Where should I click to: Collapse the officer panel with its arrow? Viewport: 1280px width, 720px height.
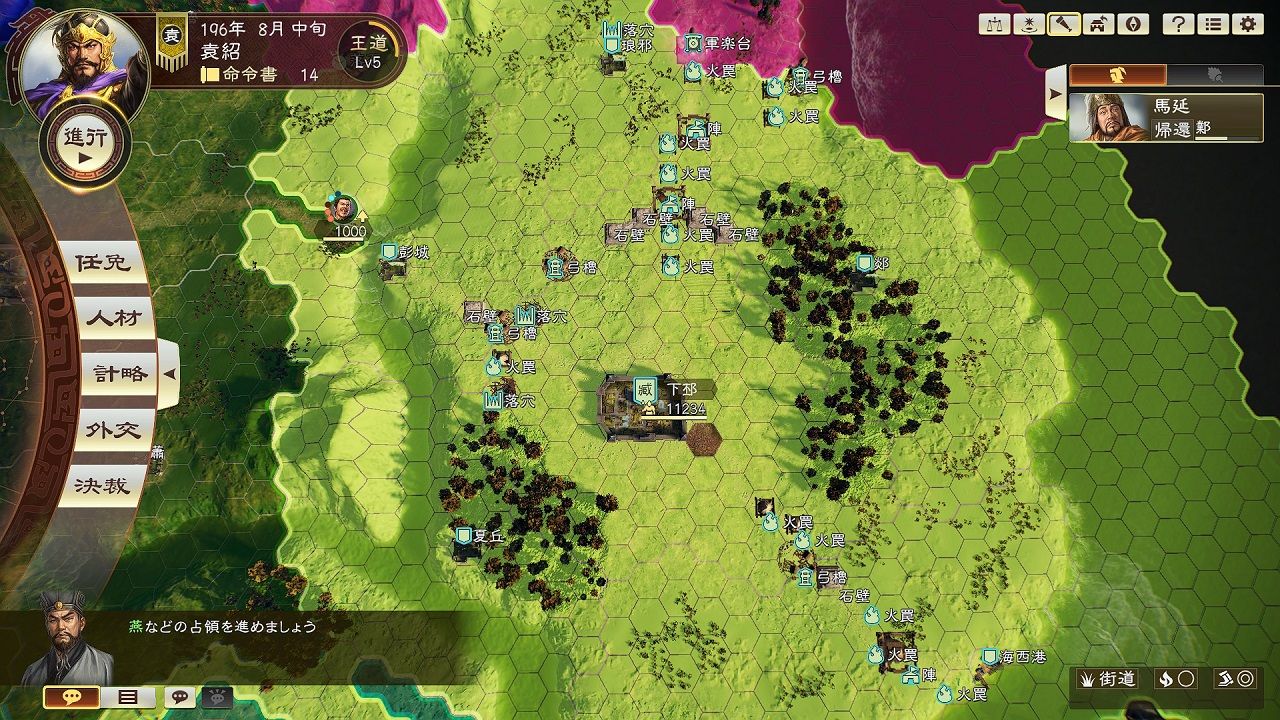(1055, 94)
